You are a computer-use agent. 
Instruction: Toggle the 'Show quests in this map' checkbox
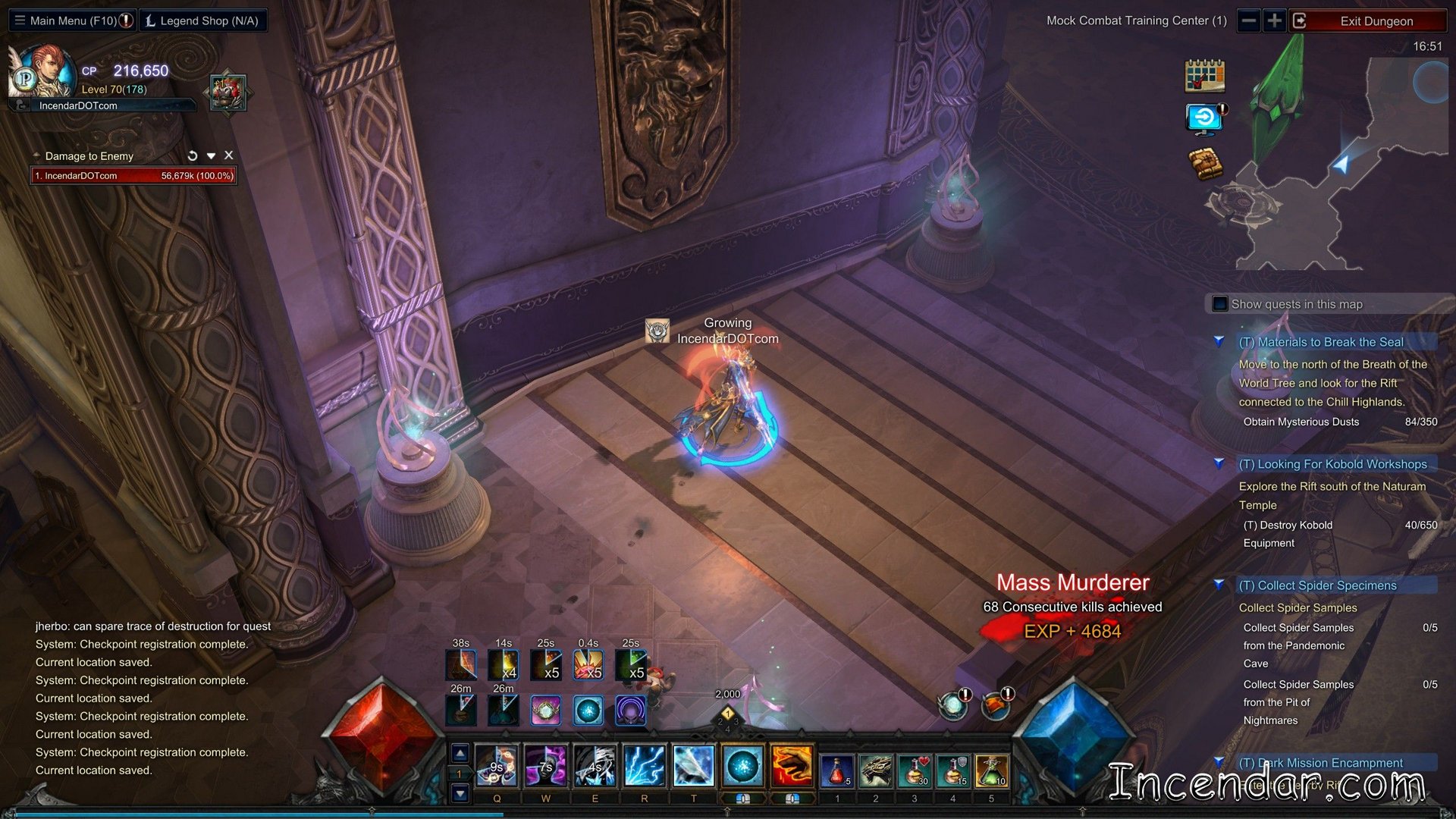tap(1220, 304)
